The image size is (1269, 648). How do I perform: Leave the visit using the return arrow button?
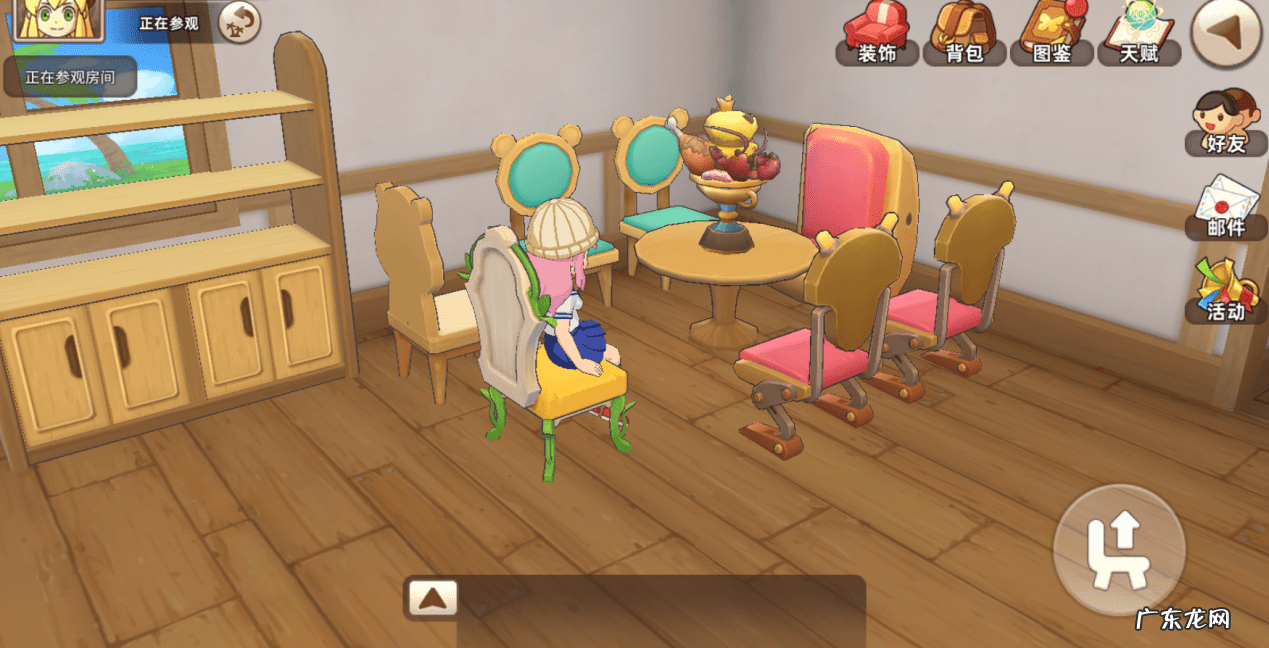coord(239,22)
